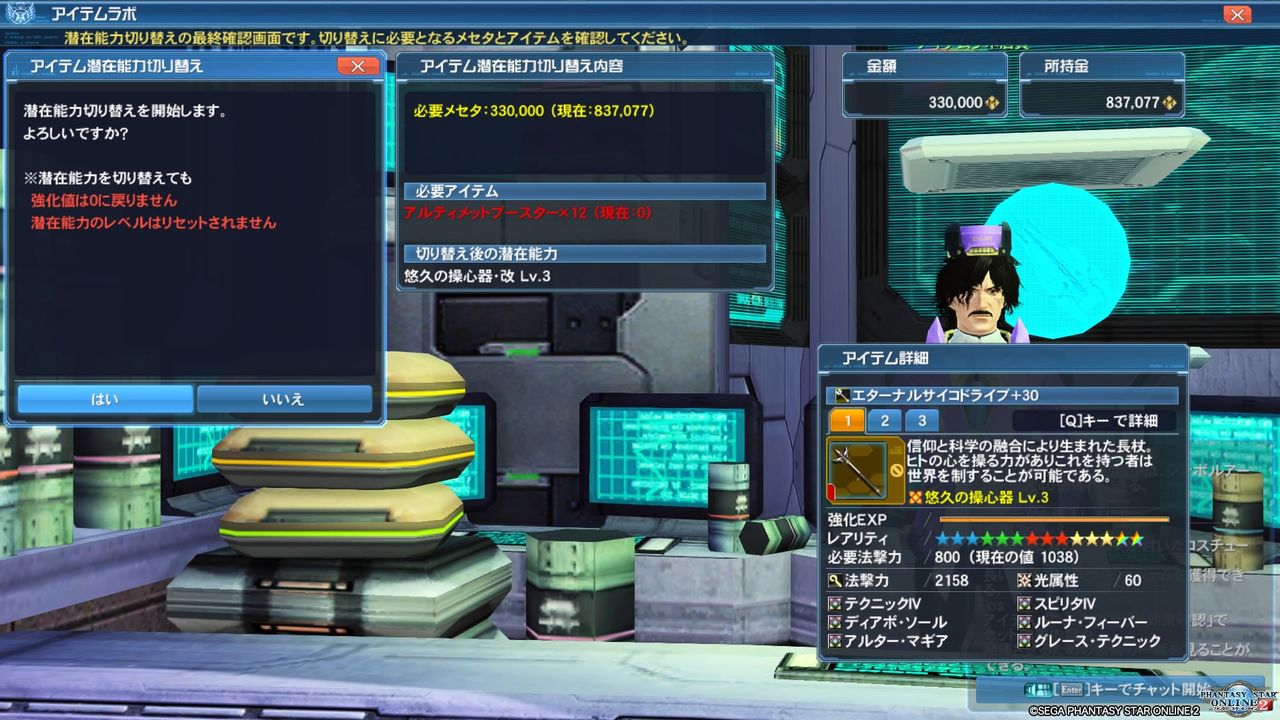Select tab 1 in the item detail panel
1280x720 pixels.
(x=846, y=420)
